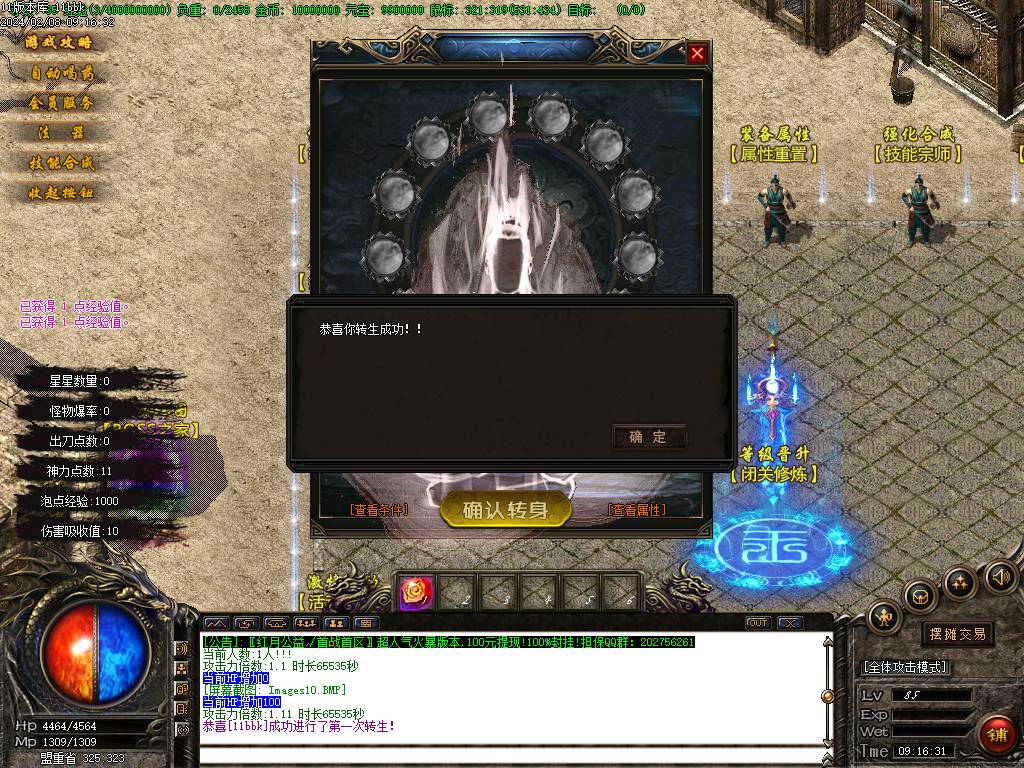
Task: Close the rebirth window with the red X
Action: 697,54
